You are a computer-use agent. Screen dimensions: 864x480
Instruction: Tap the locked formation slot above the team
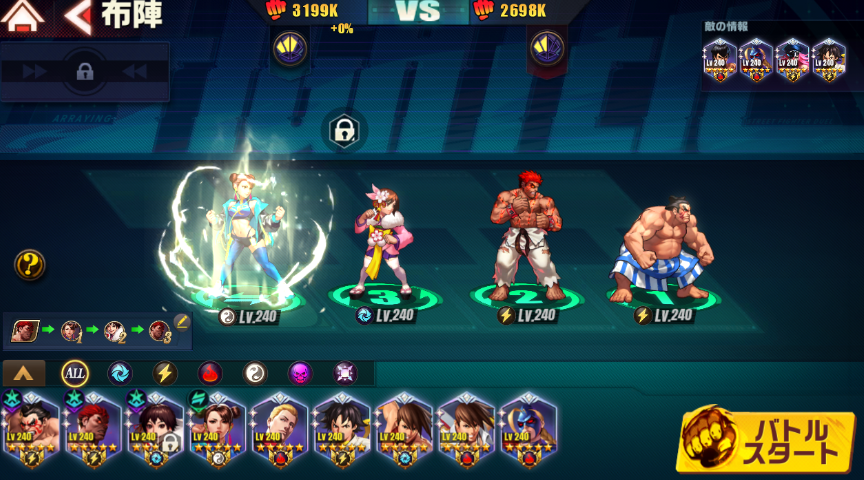coord(344,131)
